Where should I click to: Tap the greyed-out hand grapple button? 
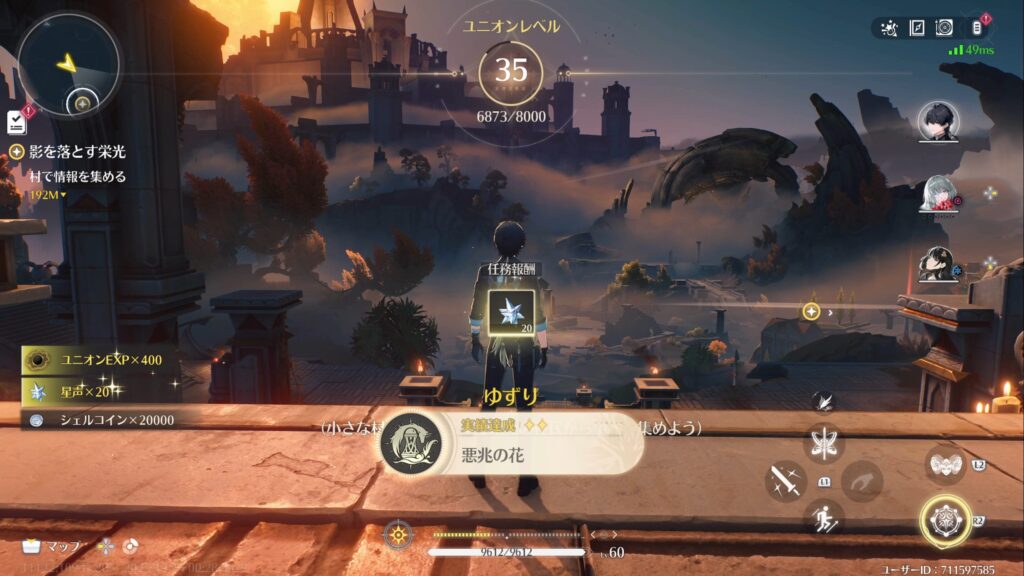point(861,481)
